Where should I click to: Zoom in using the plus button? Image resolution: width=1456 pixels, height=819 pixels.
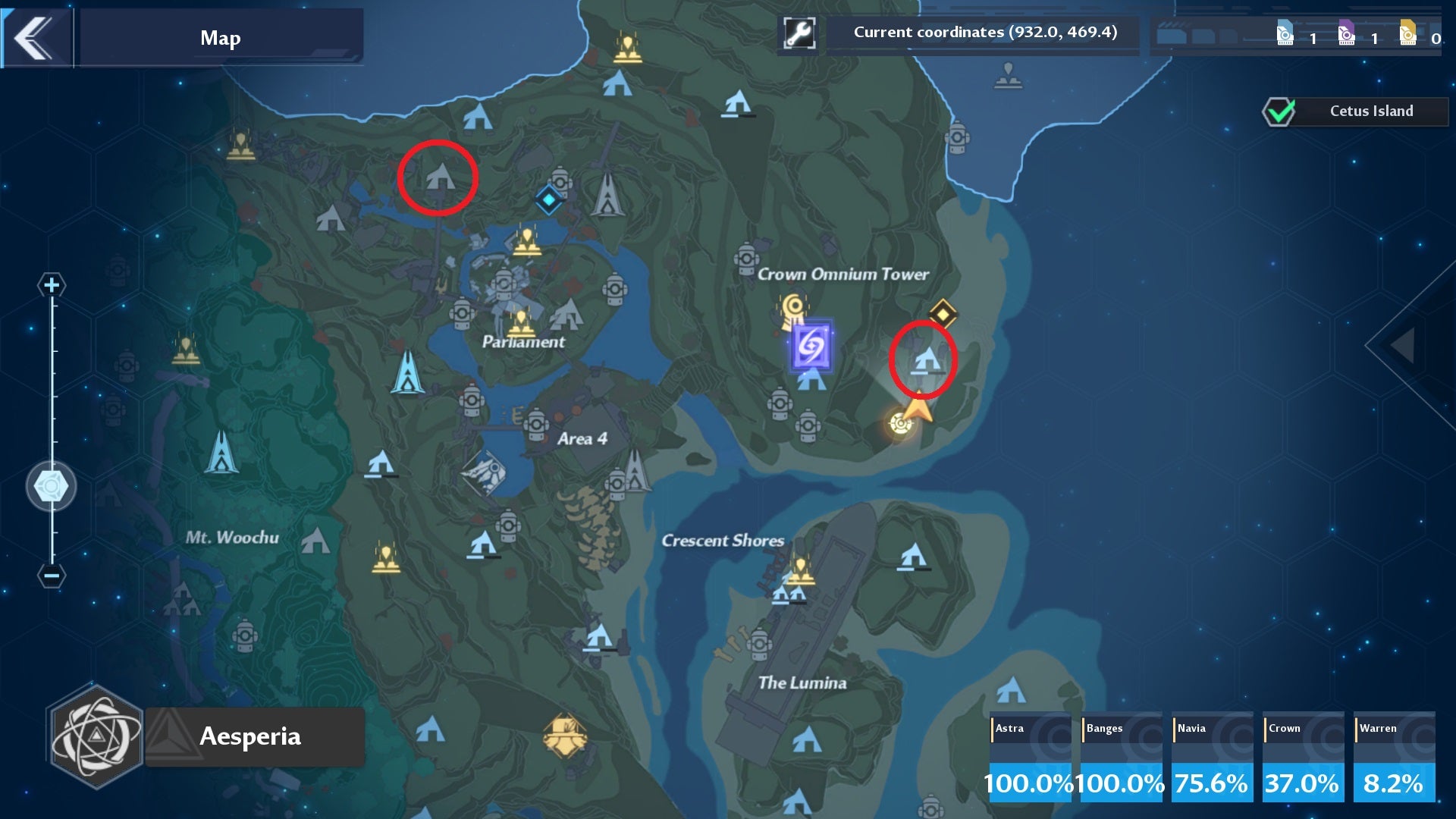pyautogui.click(x=51, y=286)
